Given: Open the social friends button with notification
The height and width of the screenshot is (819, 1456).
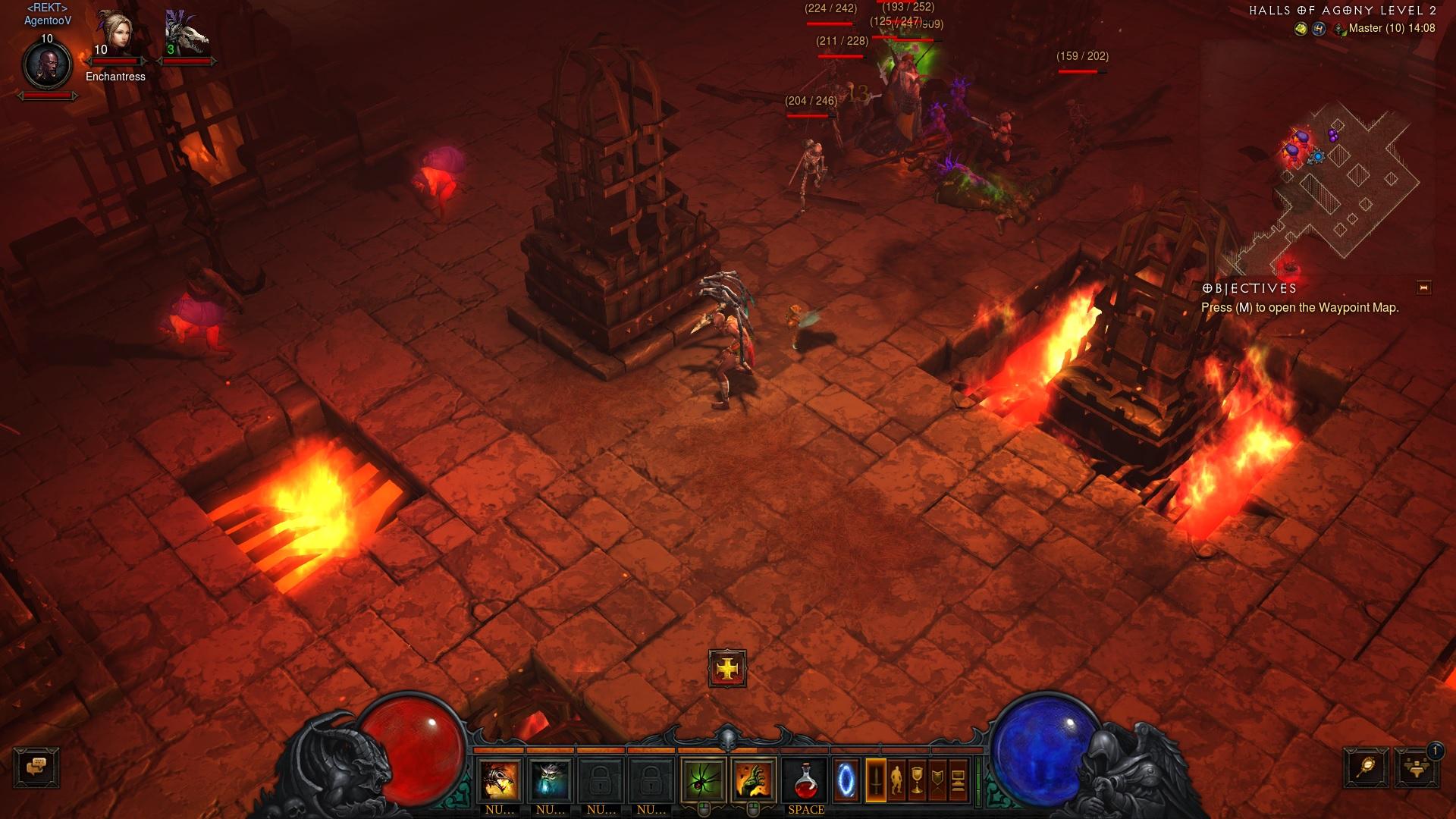Looking at the screenshot, I should 1416,767.
